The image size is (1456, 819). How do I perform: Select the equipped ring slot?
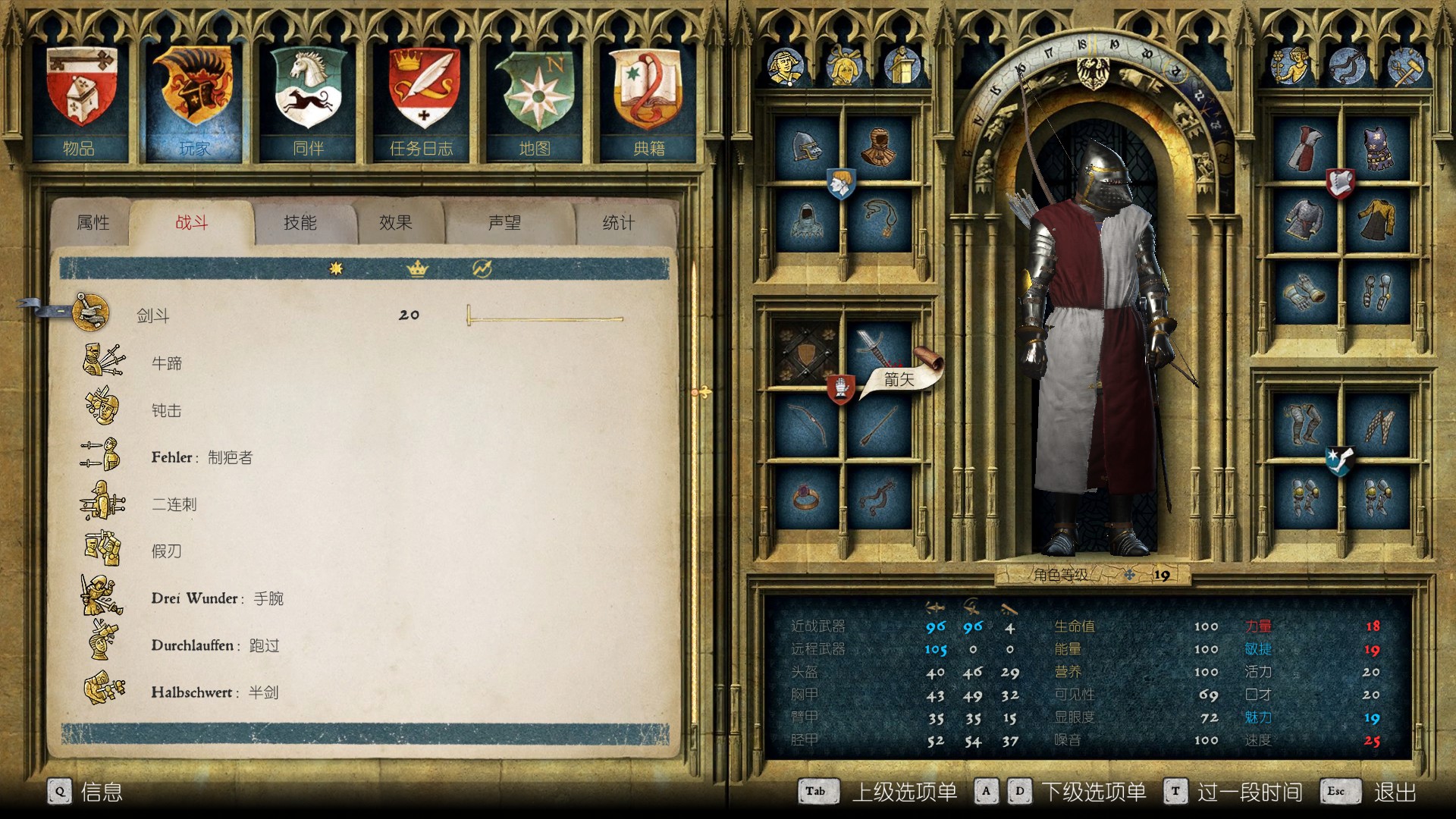(807, 497)
